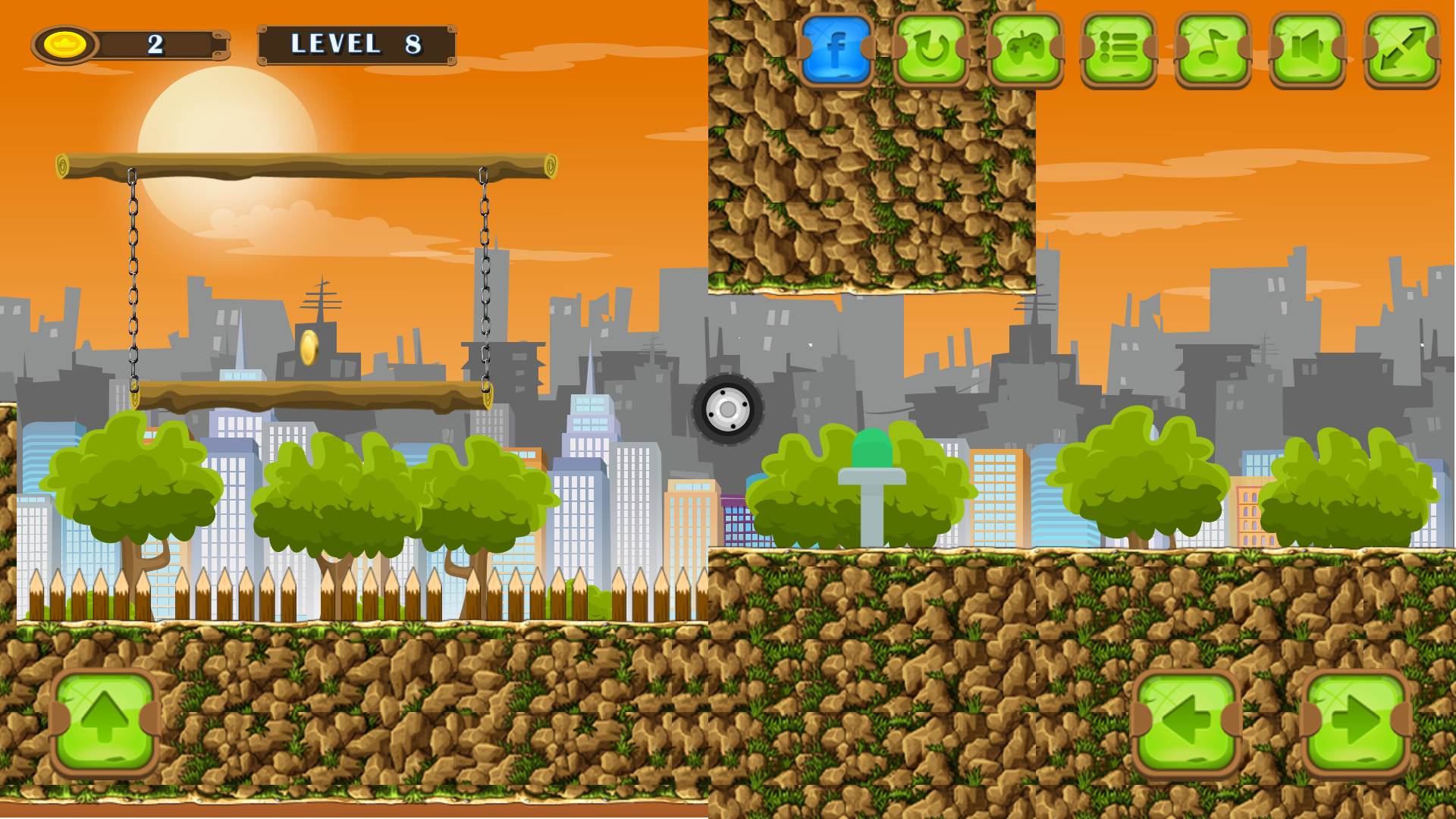Open the level list menu button

point(1119,49)
